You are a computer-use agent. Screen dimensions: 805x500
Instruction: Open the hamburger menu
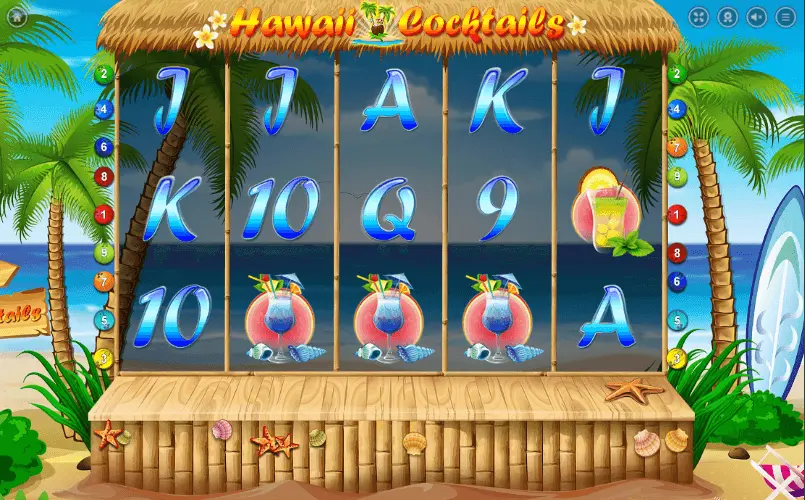point(786,17)
